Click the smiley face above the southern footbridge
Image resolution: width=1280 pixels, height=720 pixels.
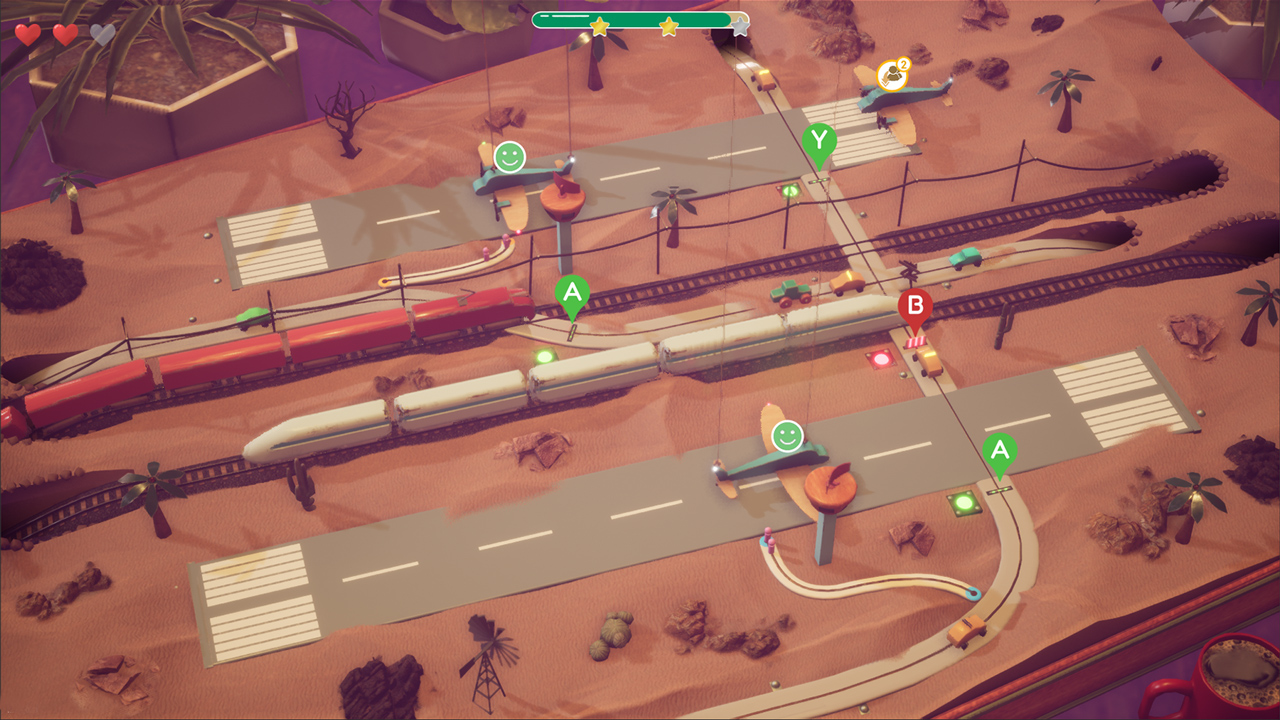pos(786,436)
